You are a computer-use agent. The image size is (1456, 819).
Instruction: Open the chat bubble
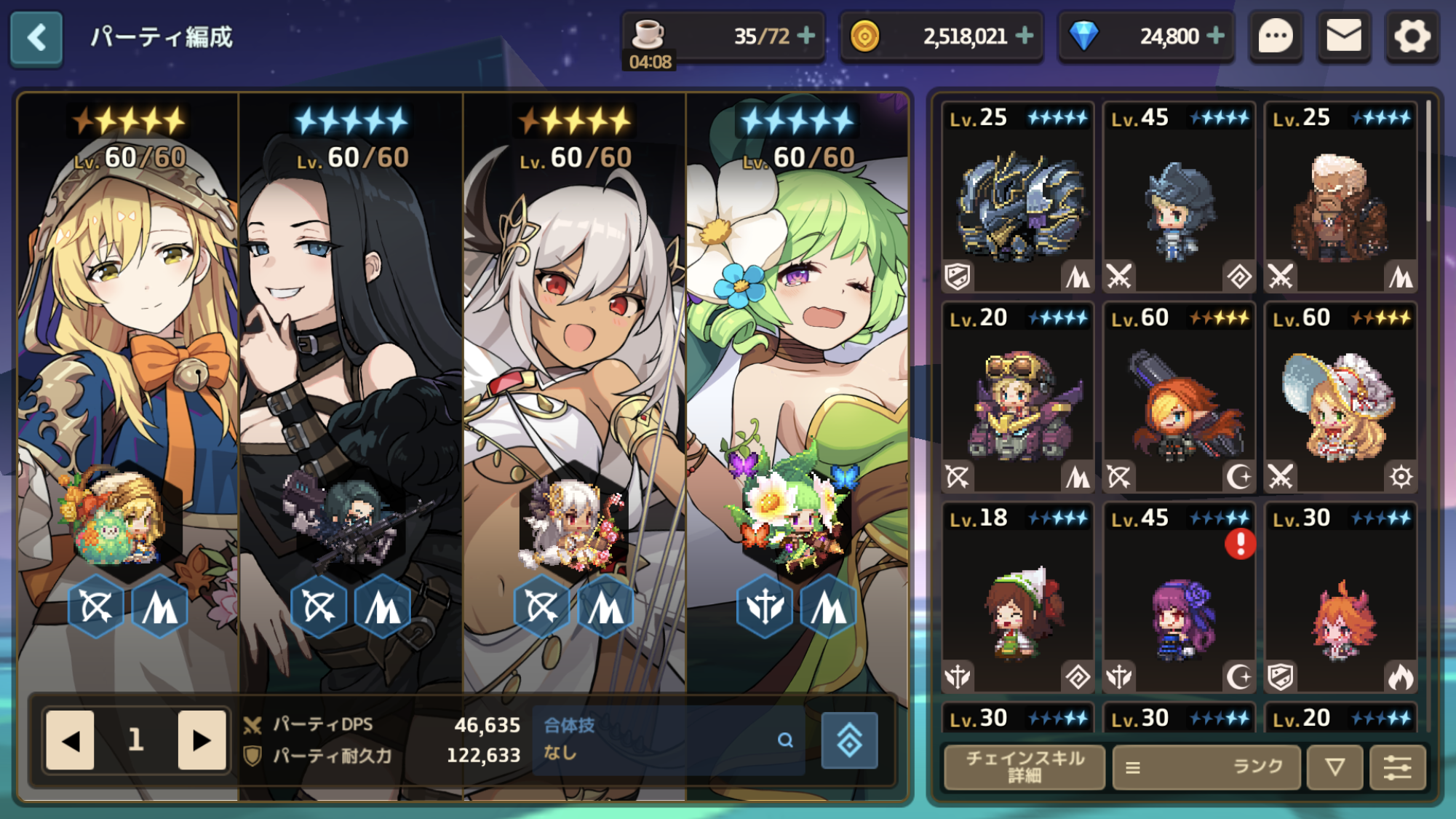[x=1276, y=36]
